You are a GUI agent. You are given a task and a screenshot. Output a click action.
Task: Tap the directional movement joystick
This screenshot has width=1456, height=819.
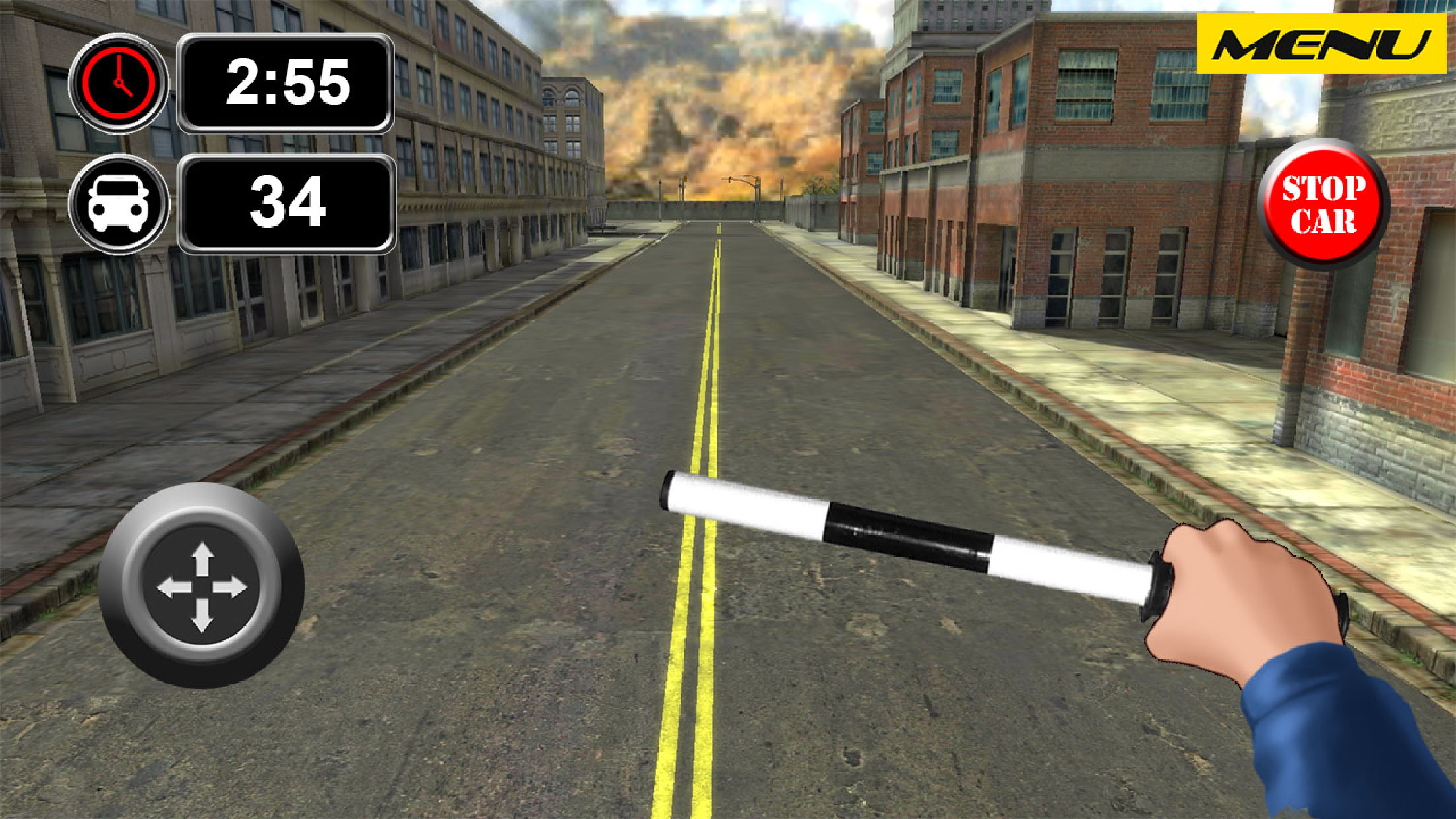[202, 586]
